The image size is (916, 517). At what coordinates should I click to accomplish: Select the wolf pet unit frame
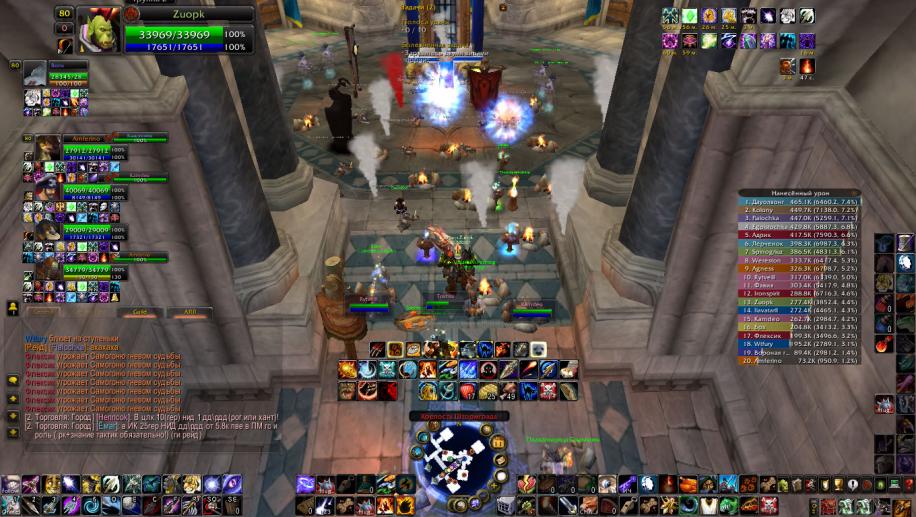coord(34,73)
